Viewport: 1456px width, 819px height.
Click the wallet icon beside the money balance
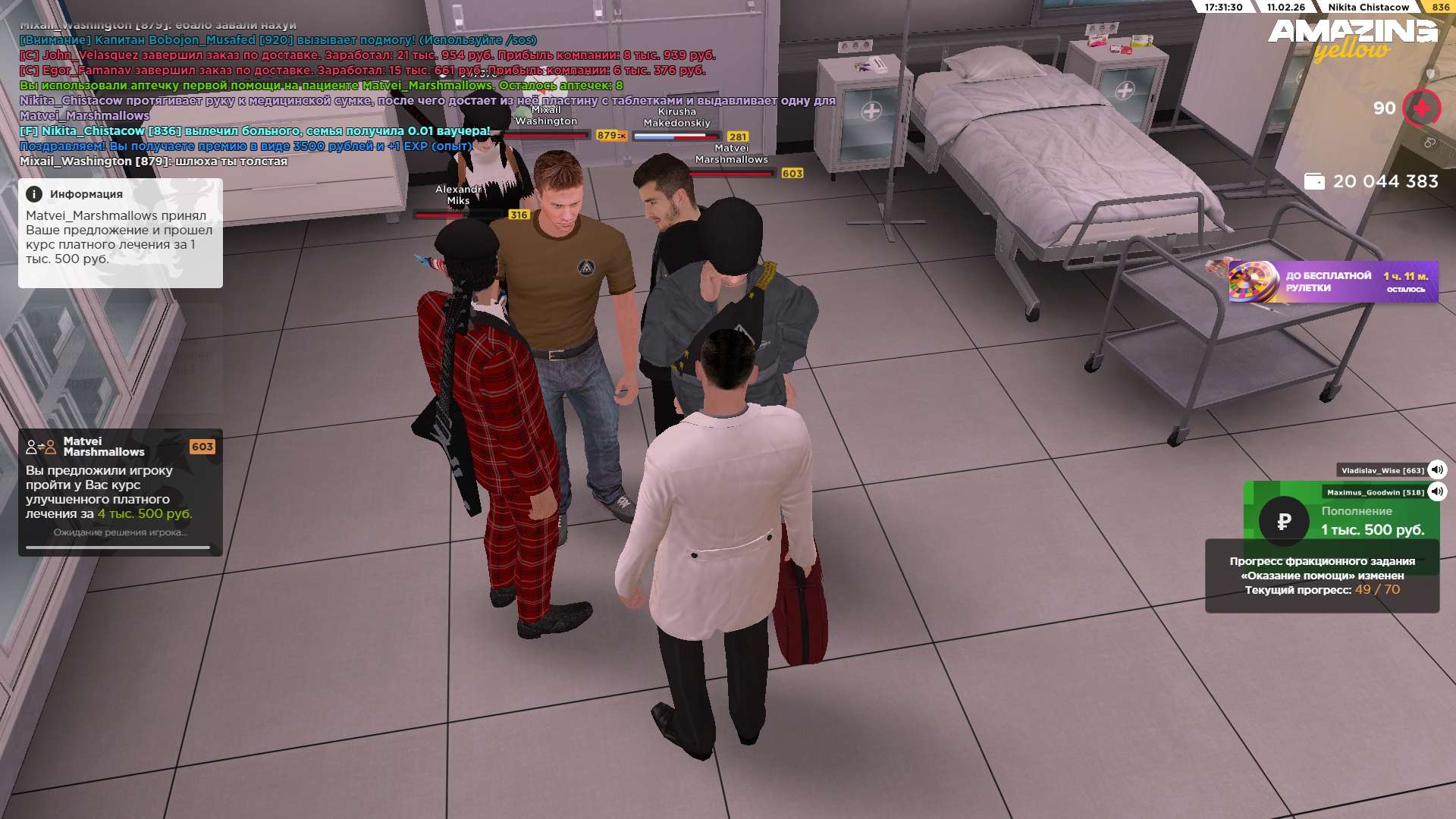1314,182
